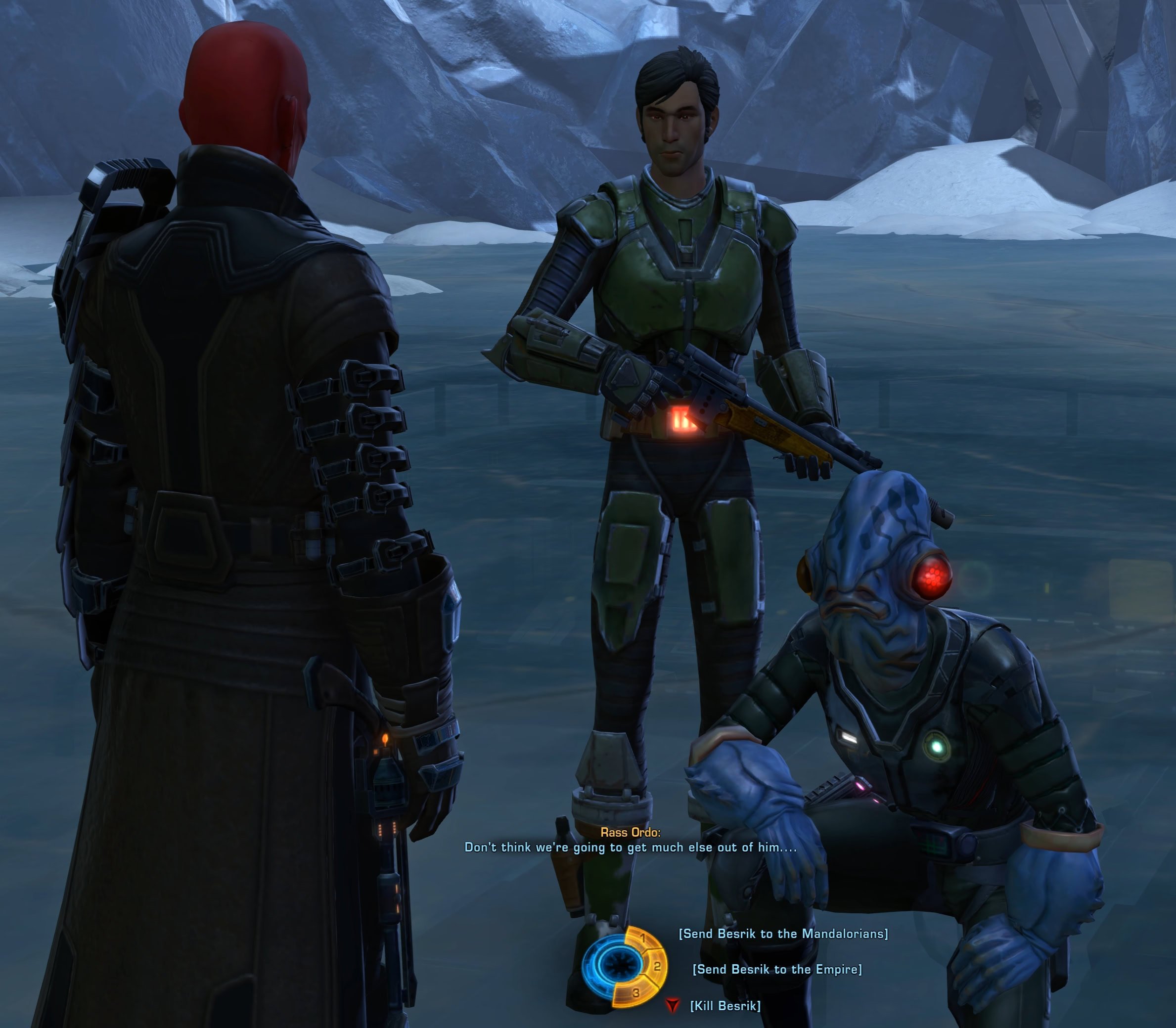Viewport: 1176px width, 1028px height.
Task: Choose Send Besrik to the Mandalorians
Action: point(782,934)
